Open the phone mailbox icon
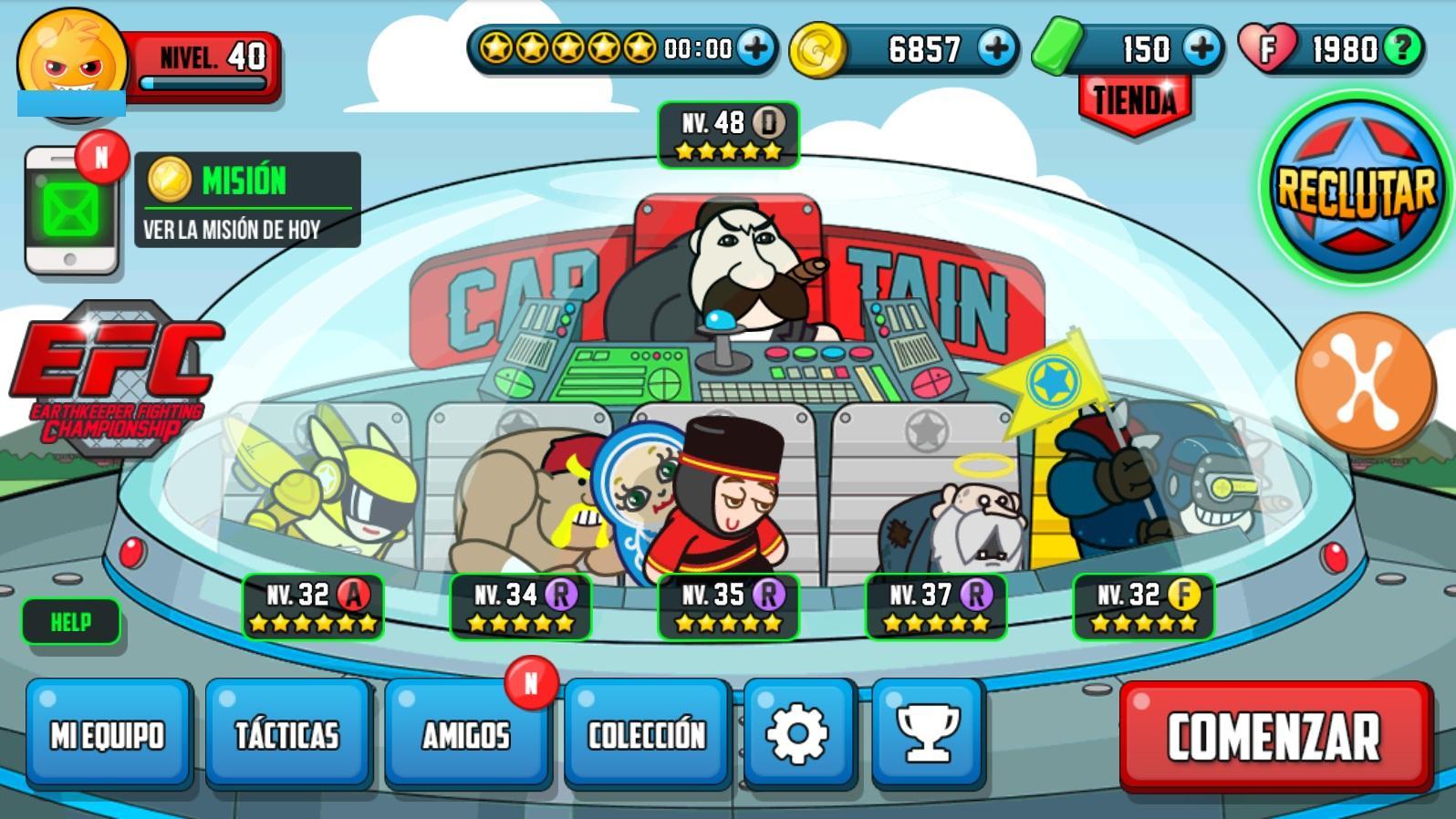 71,212
